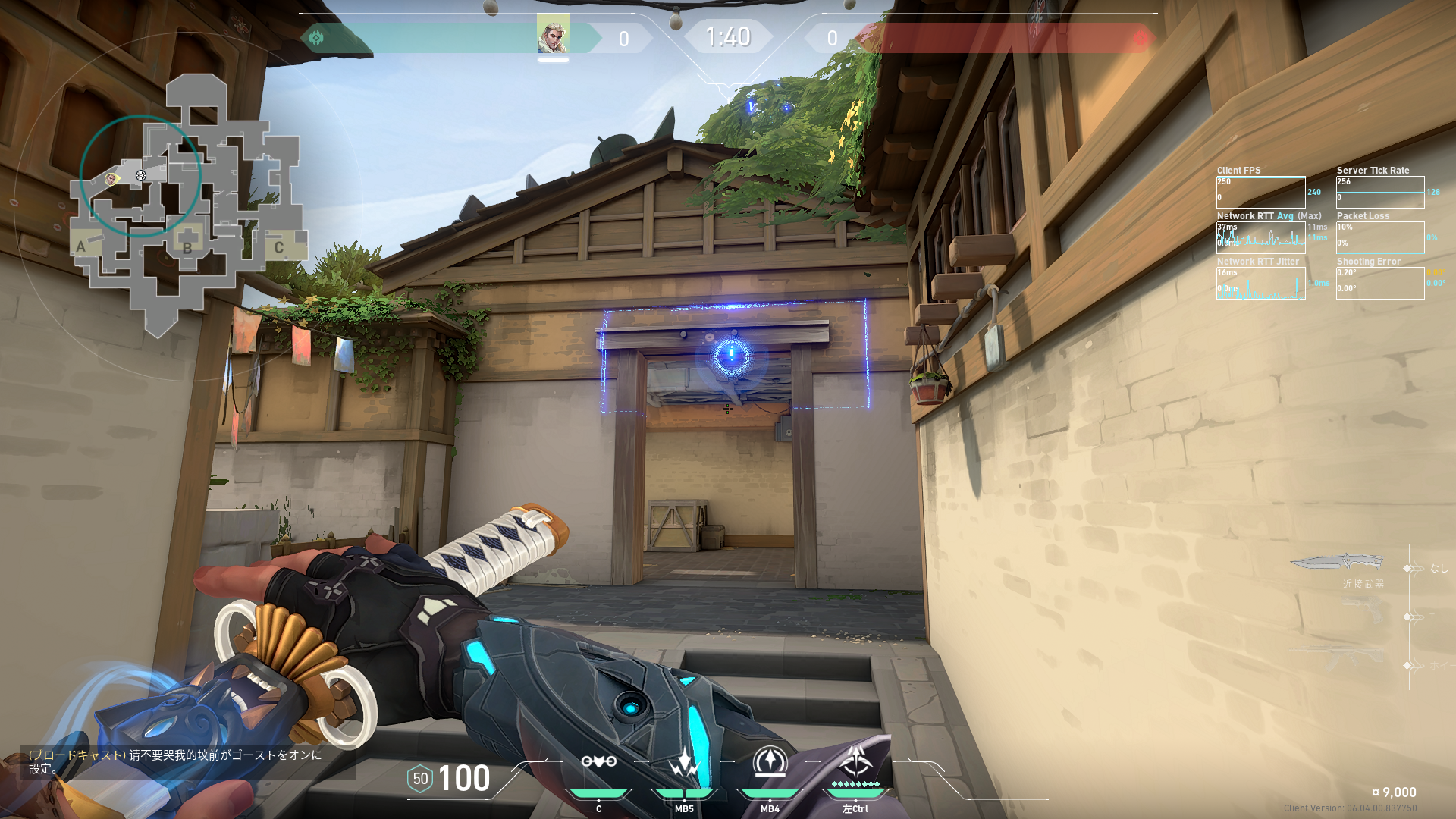
Task: Select site C on the minimap
Action: [x=279, y=247]
